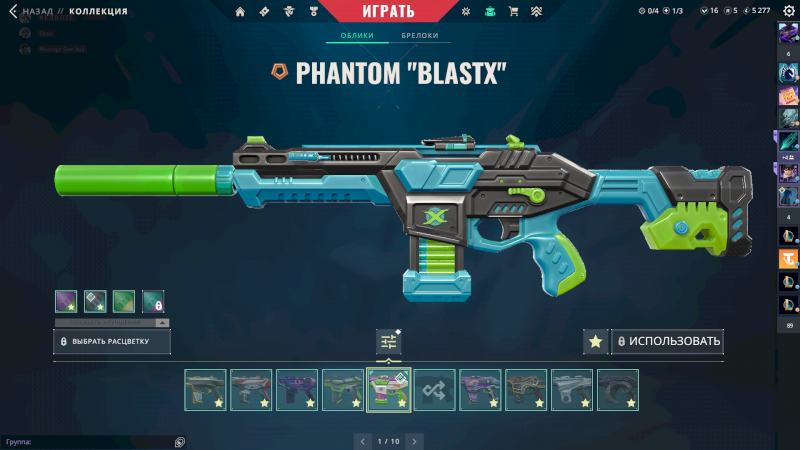Viewport: 800px width, 450px height.
Task: Switch to the ОБЛИКИ skins tab
Action: pyautogui.click(x=357, y=36)
